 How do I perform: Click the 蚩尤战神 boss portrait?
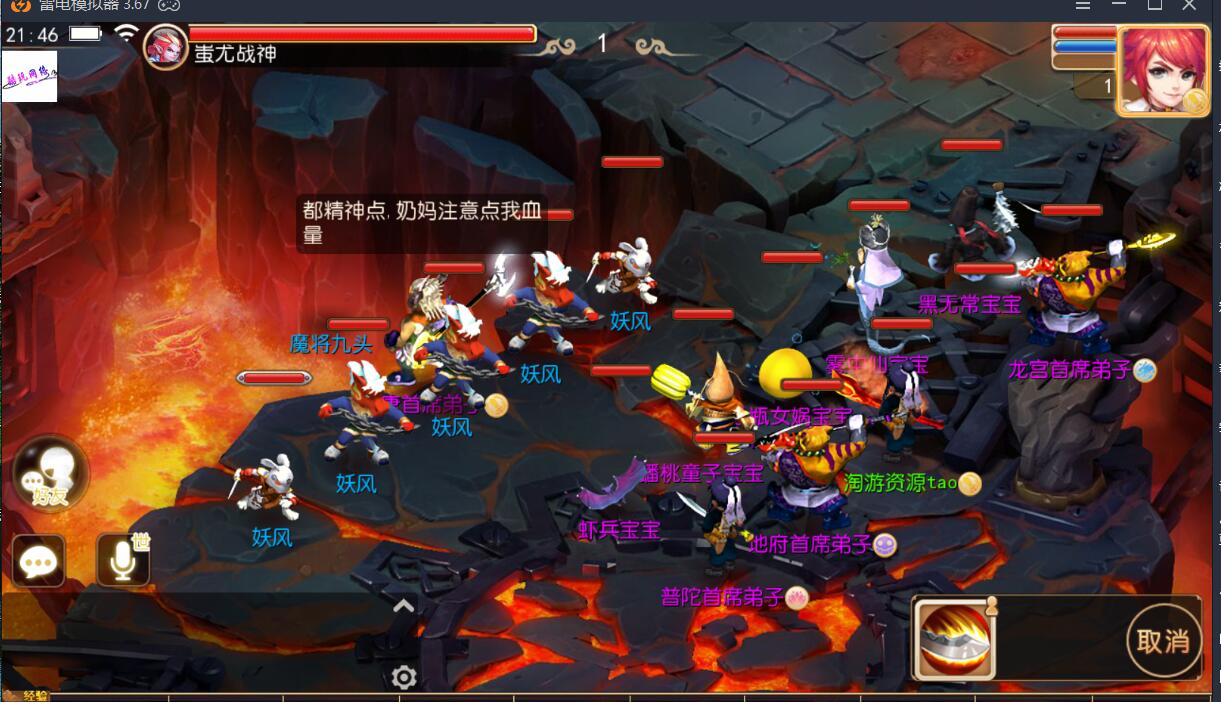click(164, 46)
